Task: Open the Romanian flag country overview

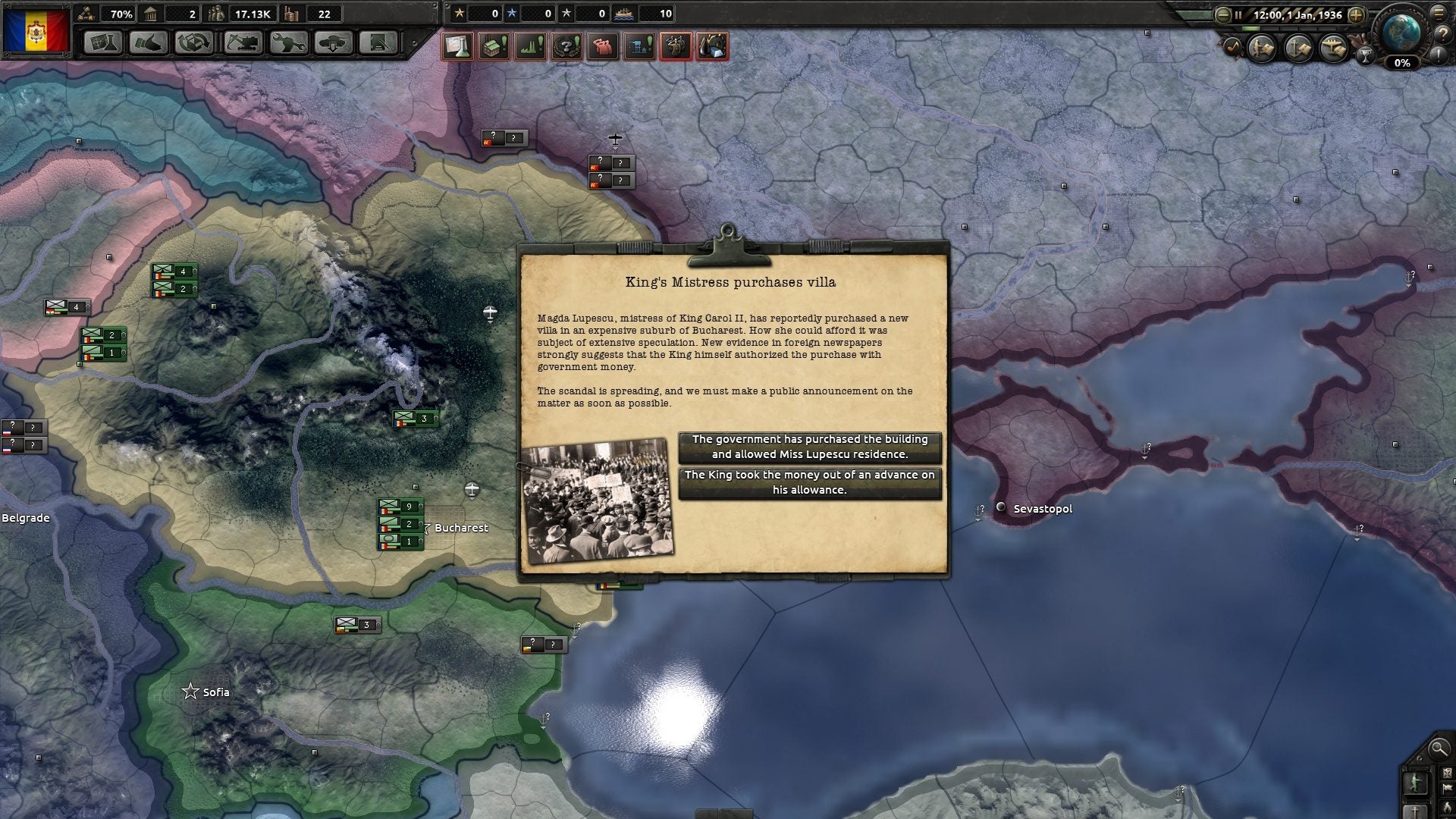Action: [x=36, y=31]
